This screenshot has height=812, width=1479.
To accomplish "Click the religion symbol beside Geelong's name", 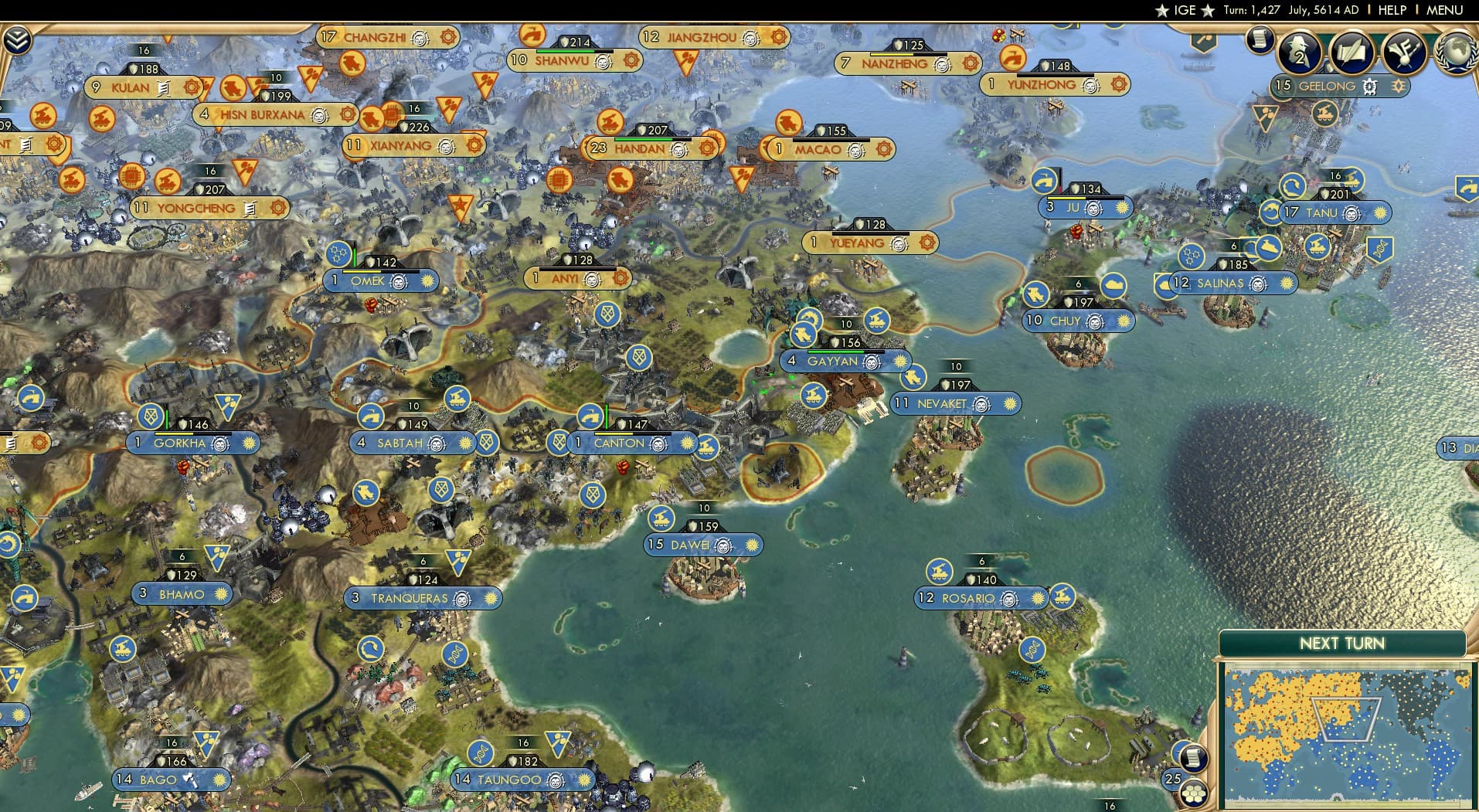I will tap(1369, 85).
